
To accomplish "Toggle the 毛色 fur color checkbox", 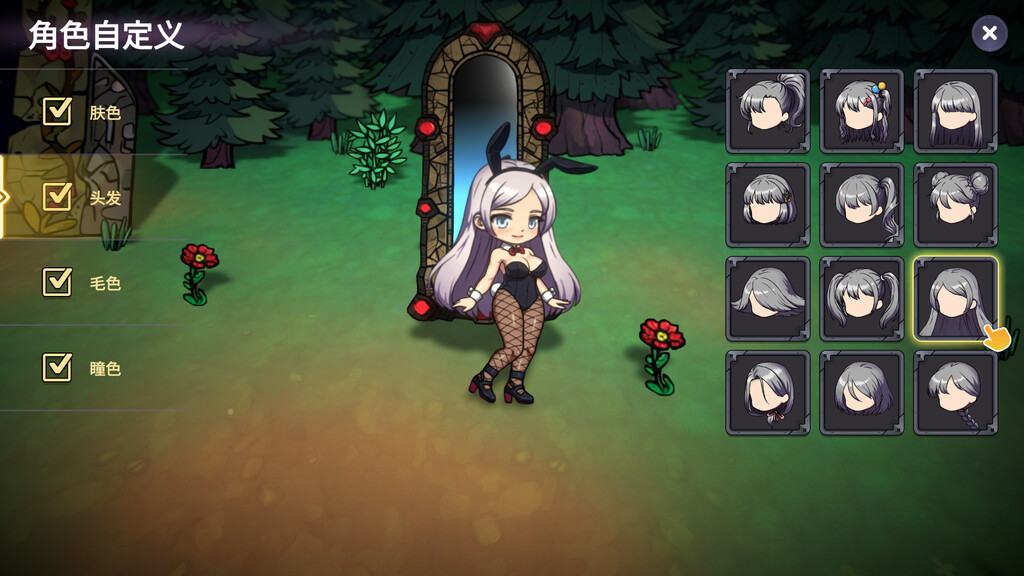I will [57, 282].
